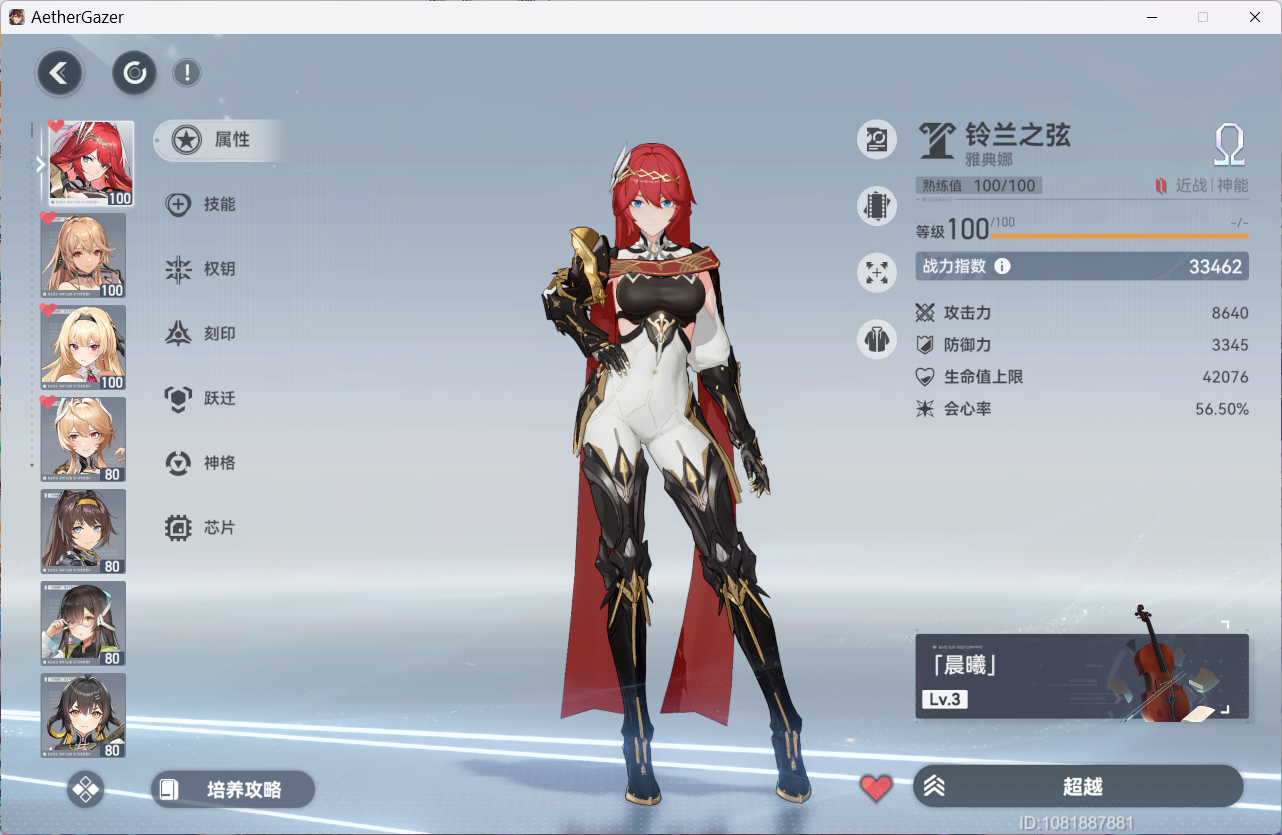Open the character archive file icon
This screenshot has height=835, width=1282.
pyautogui.click(x=877, y=139)
